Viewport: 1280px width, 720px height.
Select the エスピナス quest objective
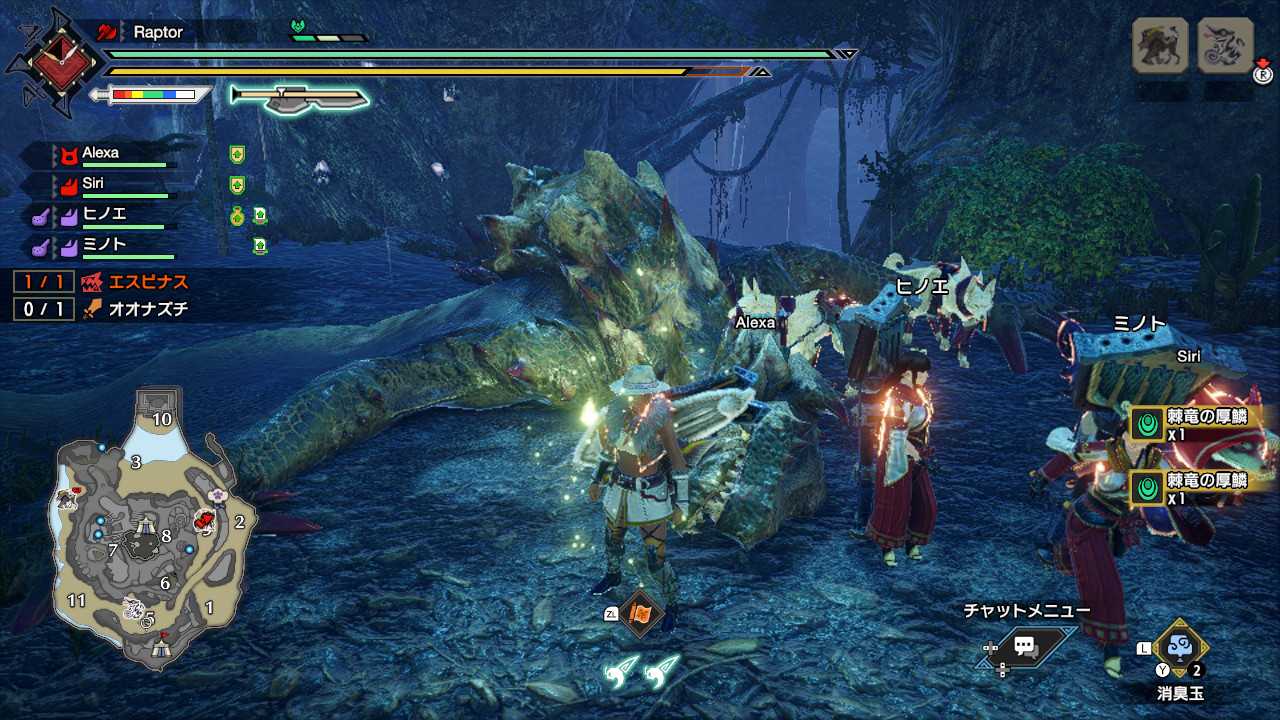coord(136,282)
